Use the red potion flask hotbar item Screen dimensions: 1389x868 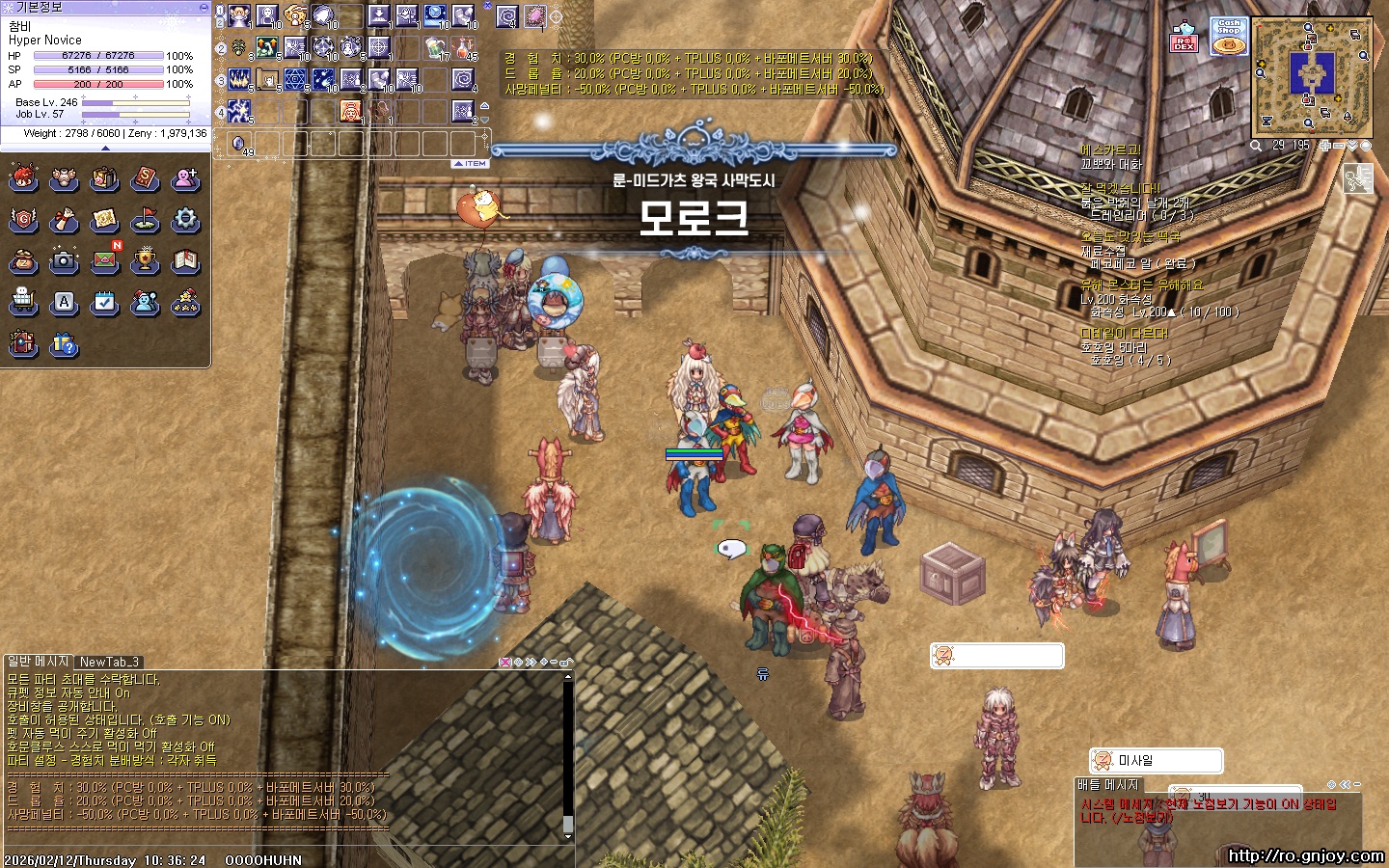pos(464,46)
